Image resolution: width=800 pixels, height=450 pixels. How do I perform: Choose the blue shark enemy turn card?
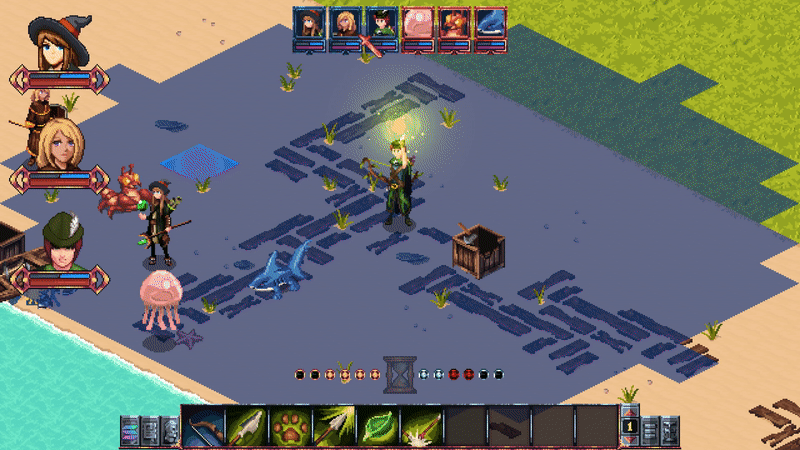coord(490,24)
